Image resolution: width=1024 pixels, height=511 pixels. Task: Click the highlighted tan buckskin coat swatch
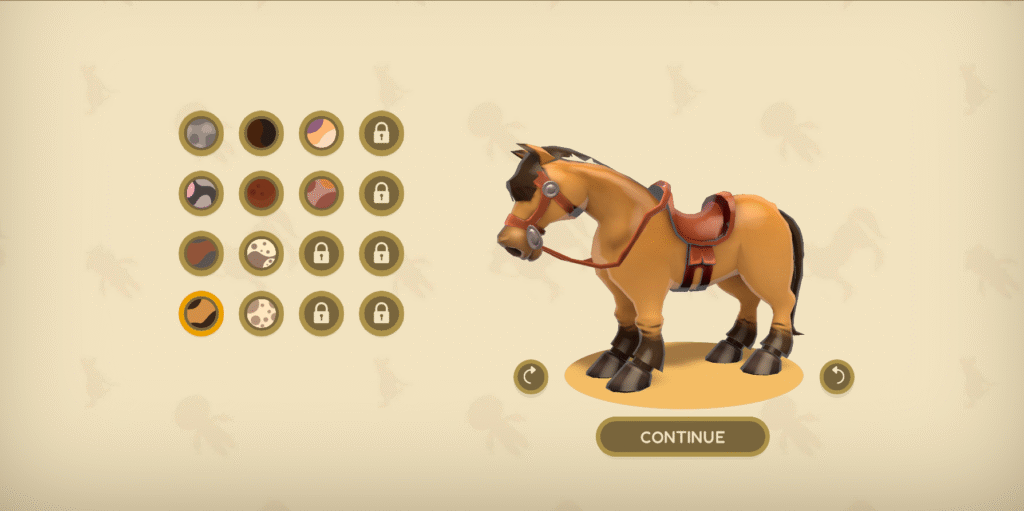click(x=201, y=313)
